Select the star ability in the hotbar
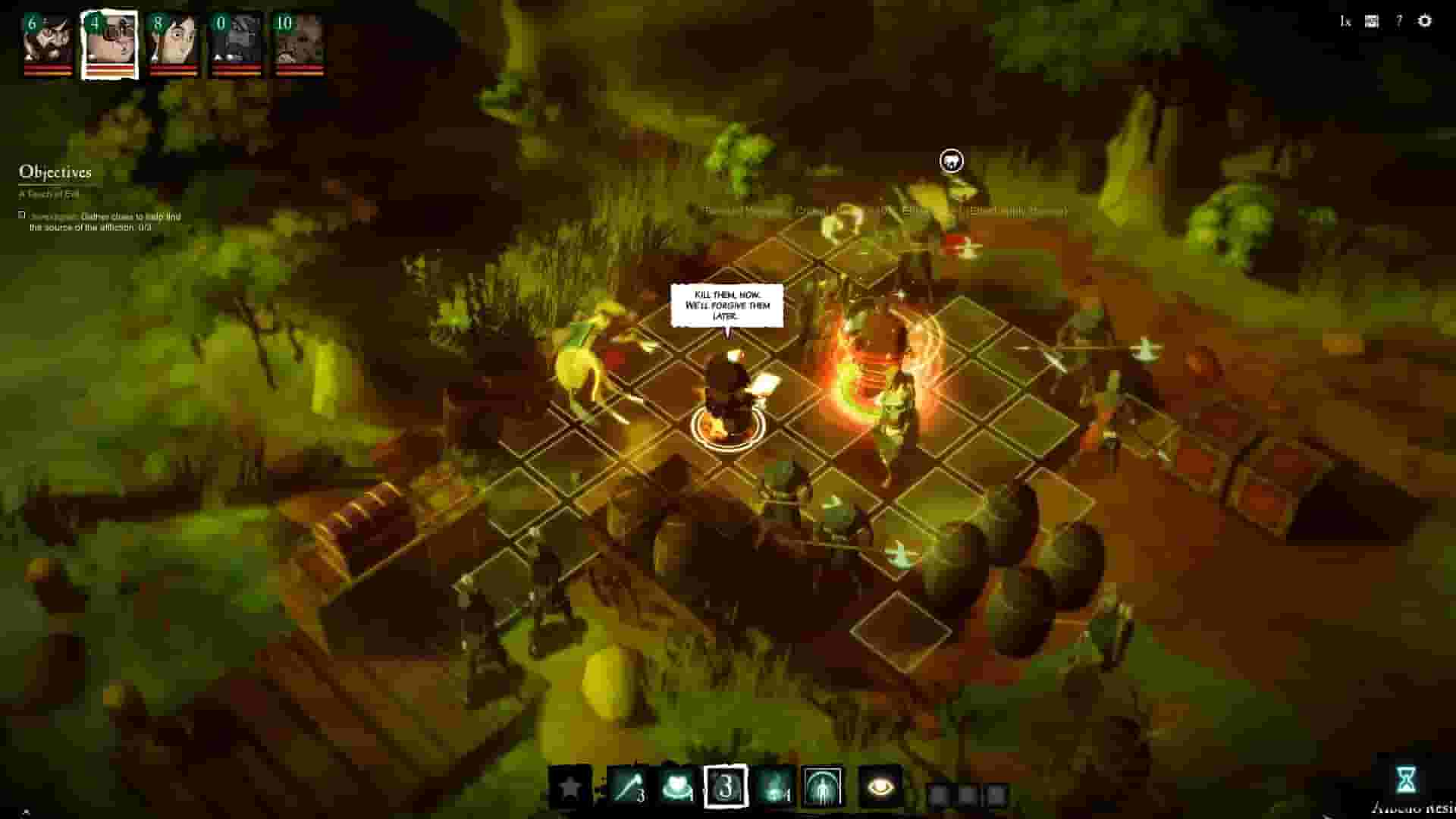The image size is (1456, 819). click(x=570, y=786)
